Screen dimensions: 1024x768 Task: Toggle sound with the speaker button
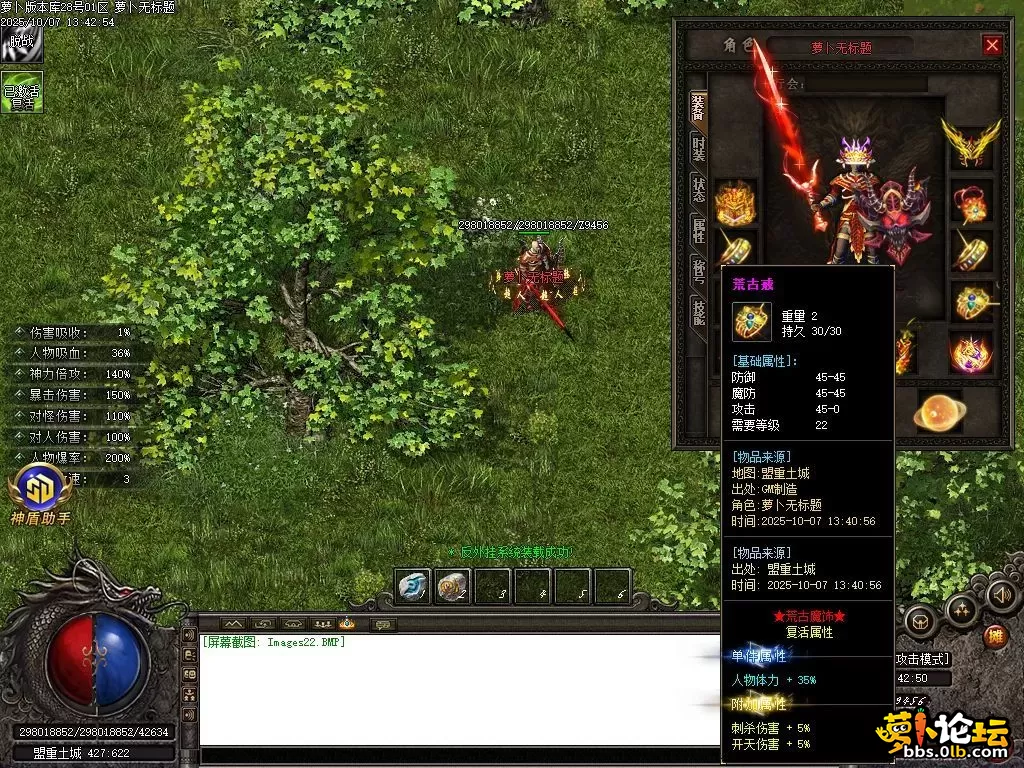click(x=1001, y=595)
